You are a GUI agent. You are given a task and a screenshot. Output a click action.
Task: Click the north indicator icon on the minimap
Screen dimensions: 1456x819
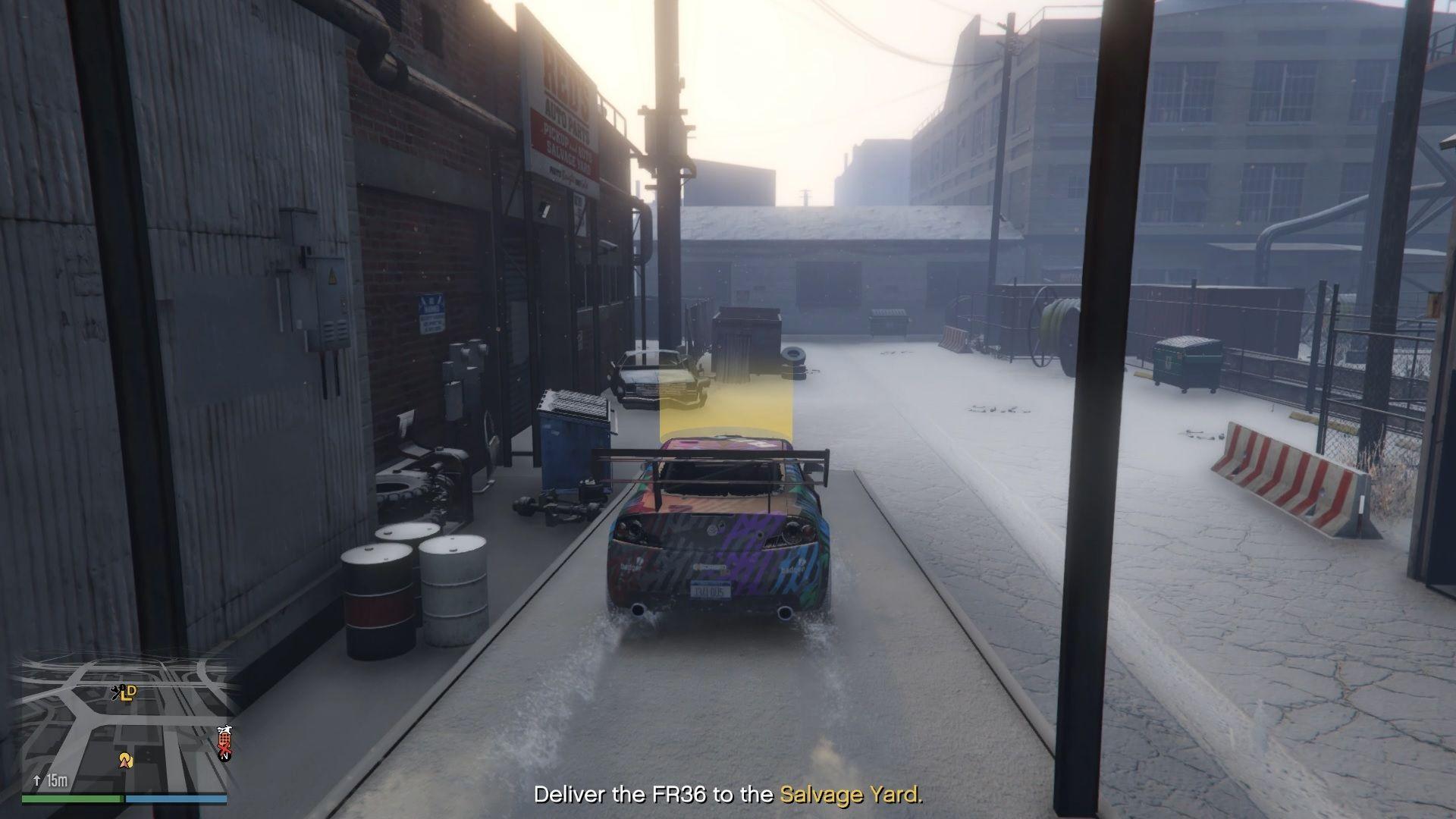225,757
